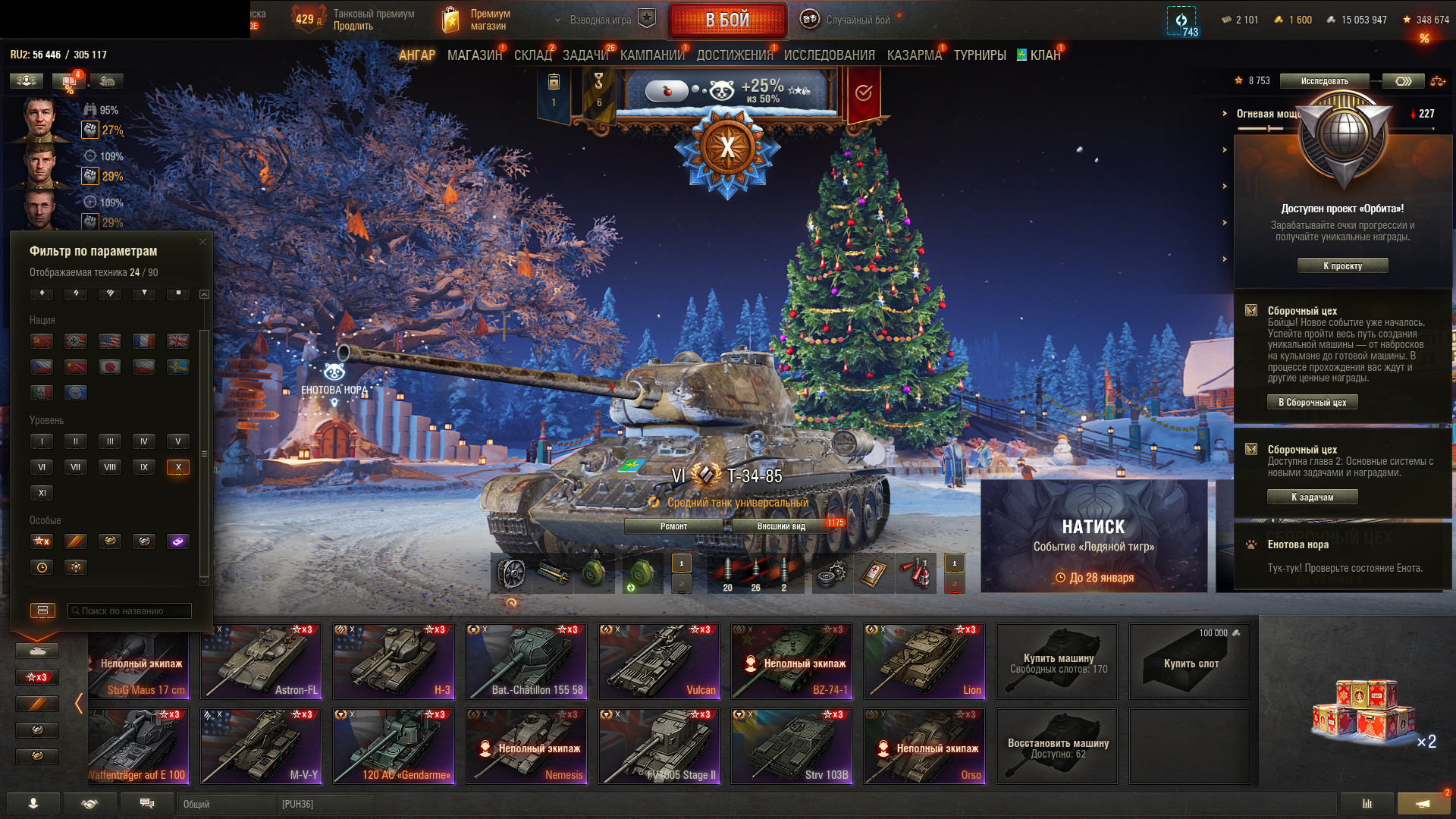This screenshot has height=819, width=1456.
Task: Click the К проекту button
Action: coord(1342,266)
